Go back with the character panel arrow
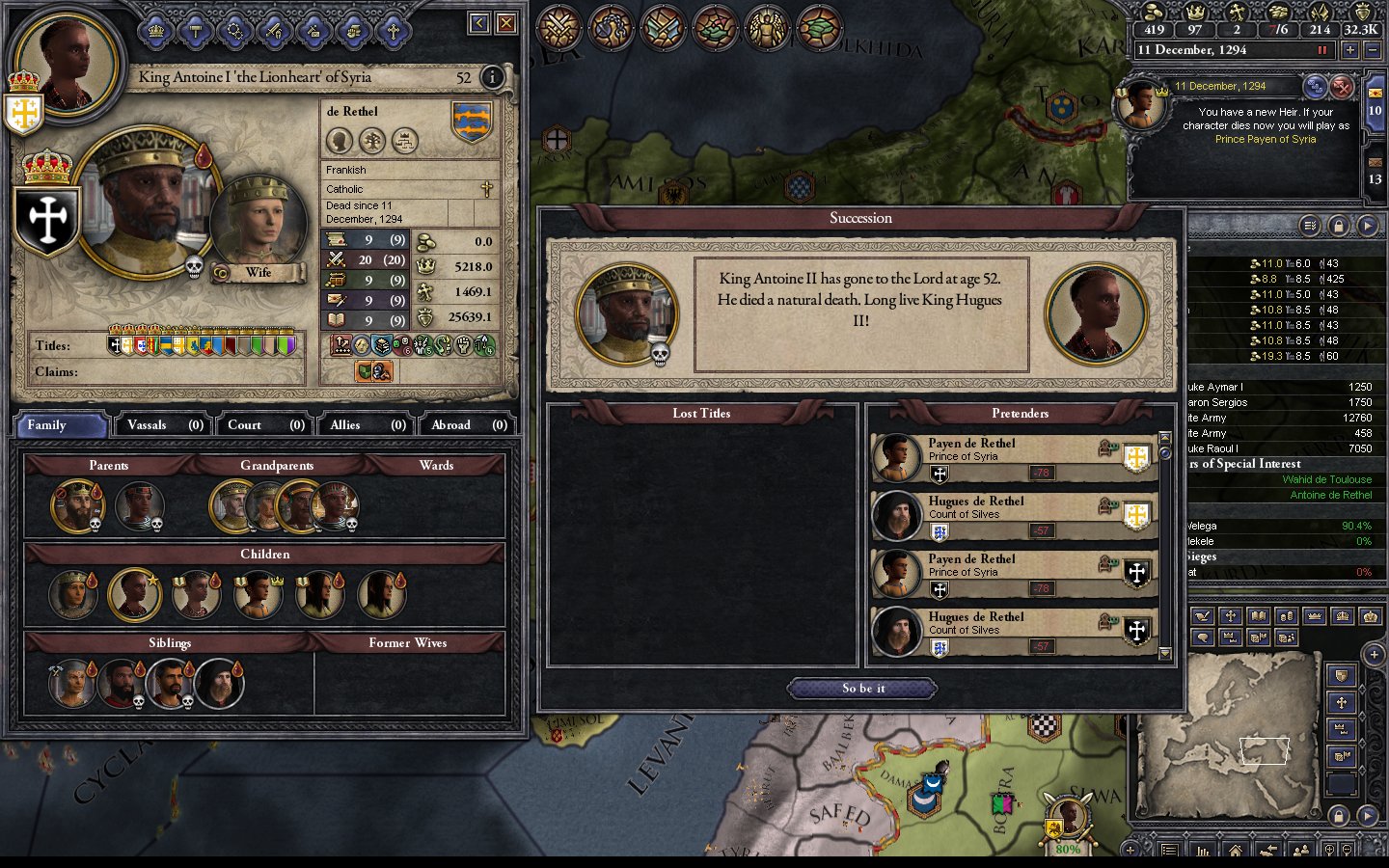 point(479,22)
